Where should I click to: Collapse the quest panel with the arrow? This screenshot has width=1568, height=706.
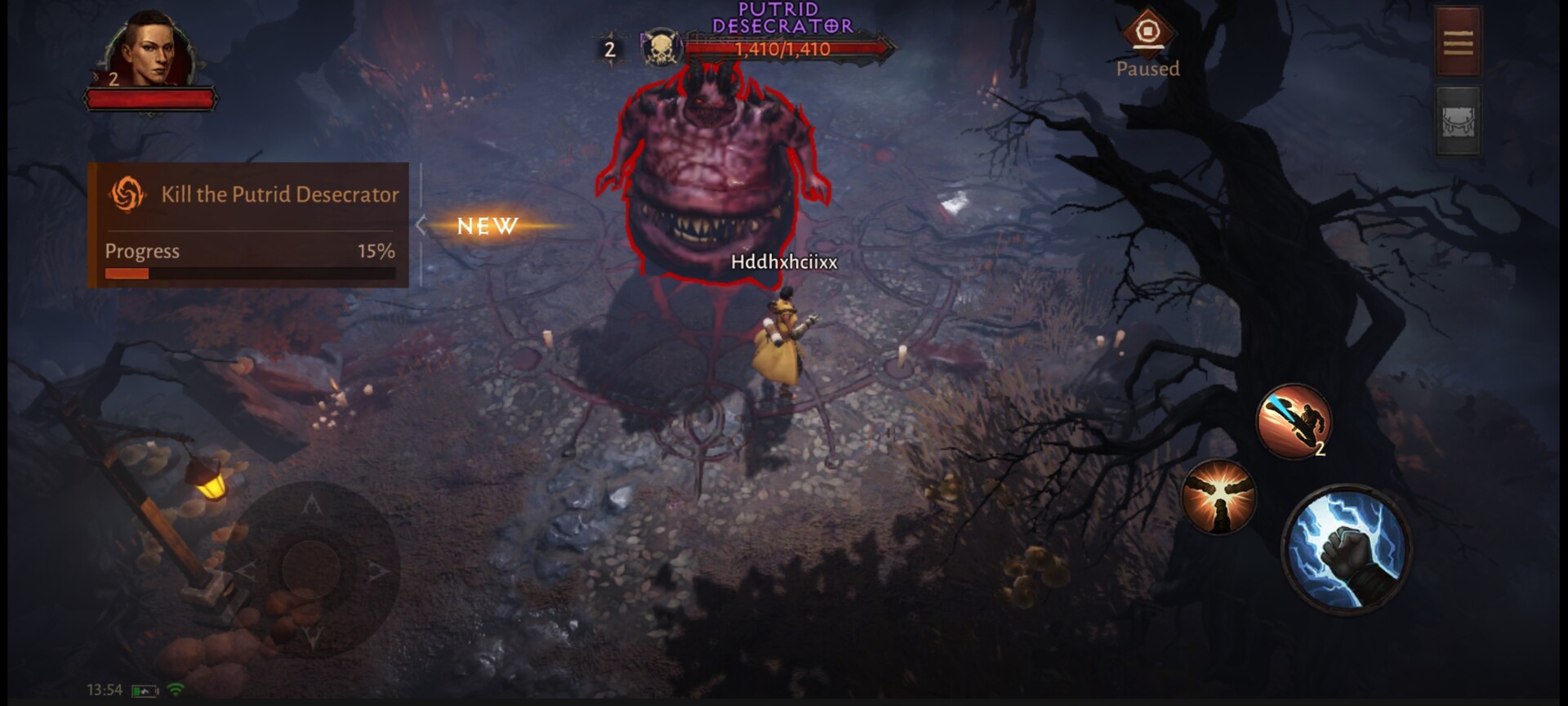[x=421, y=226]
